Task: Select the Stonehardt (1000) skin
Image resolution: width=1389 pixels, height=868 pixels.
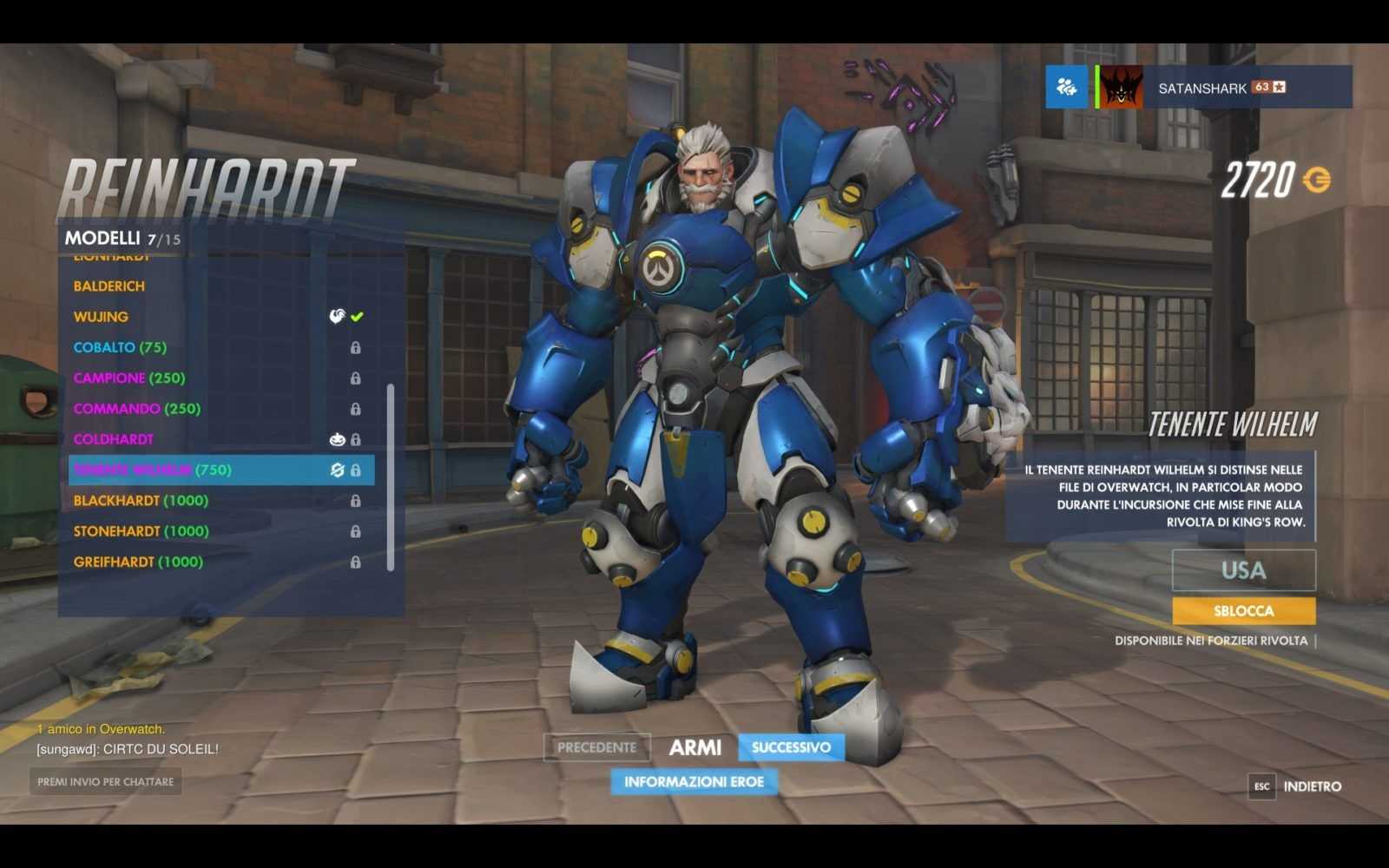Action: click(141, 531)
